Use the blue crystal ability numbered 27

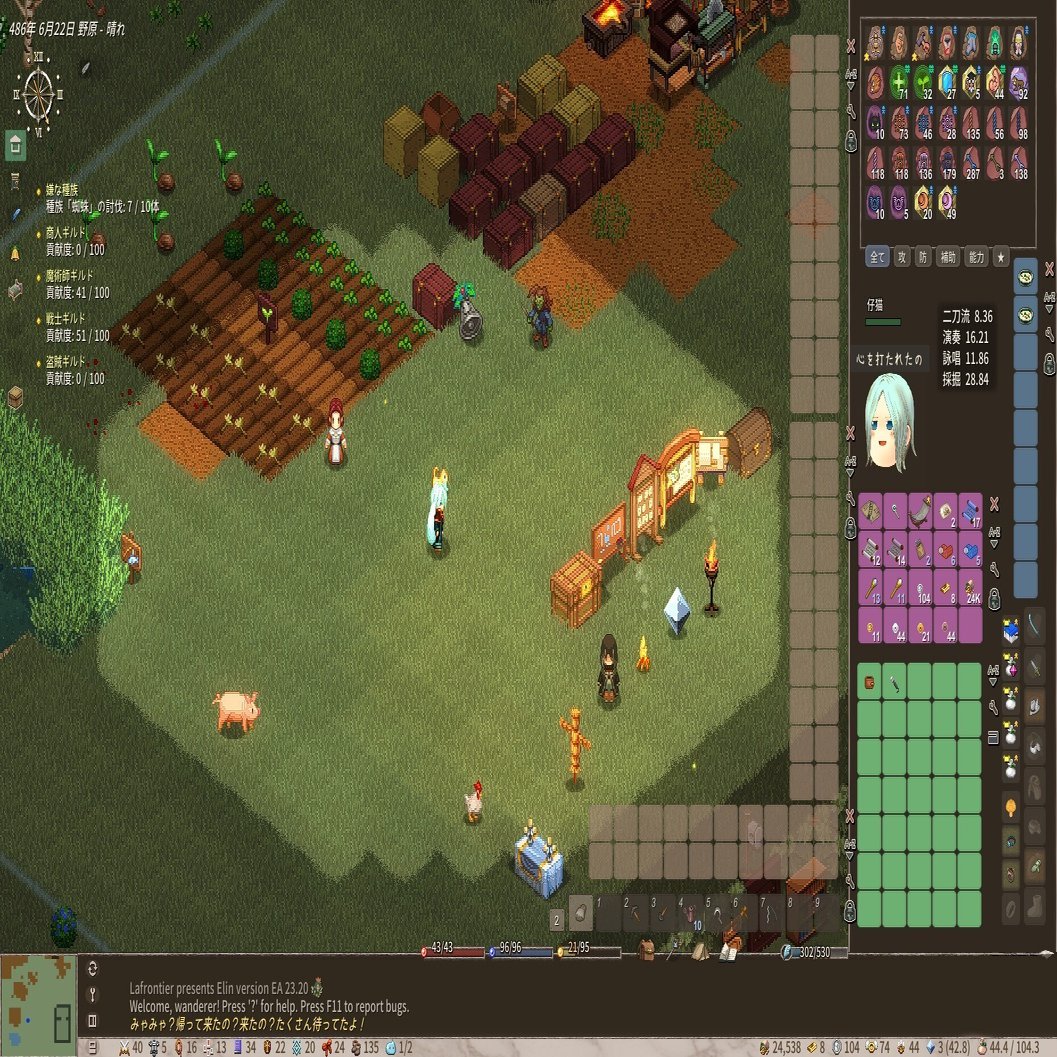[947, 82]
